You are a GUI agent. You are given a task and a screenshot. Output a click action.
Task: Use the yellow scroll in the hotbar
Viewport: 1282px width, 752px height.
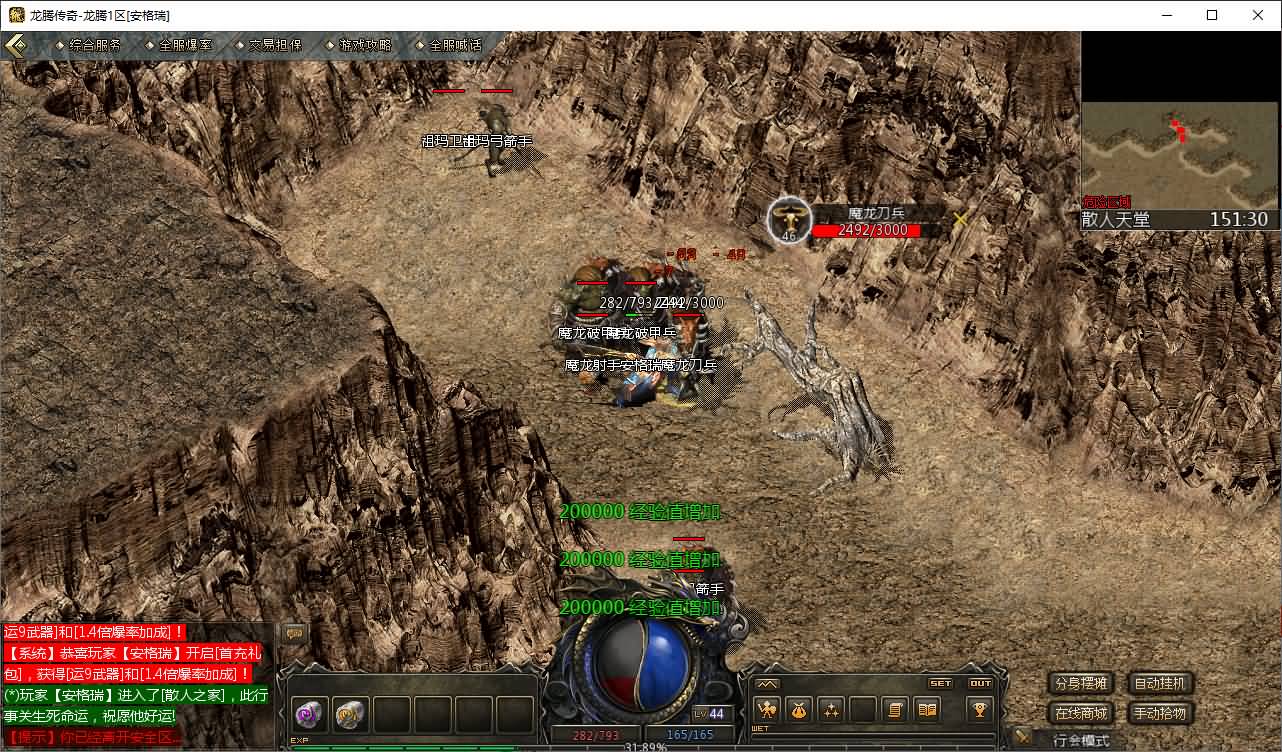[351, 715]
